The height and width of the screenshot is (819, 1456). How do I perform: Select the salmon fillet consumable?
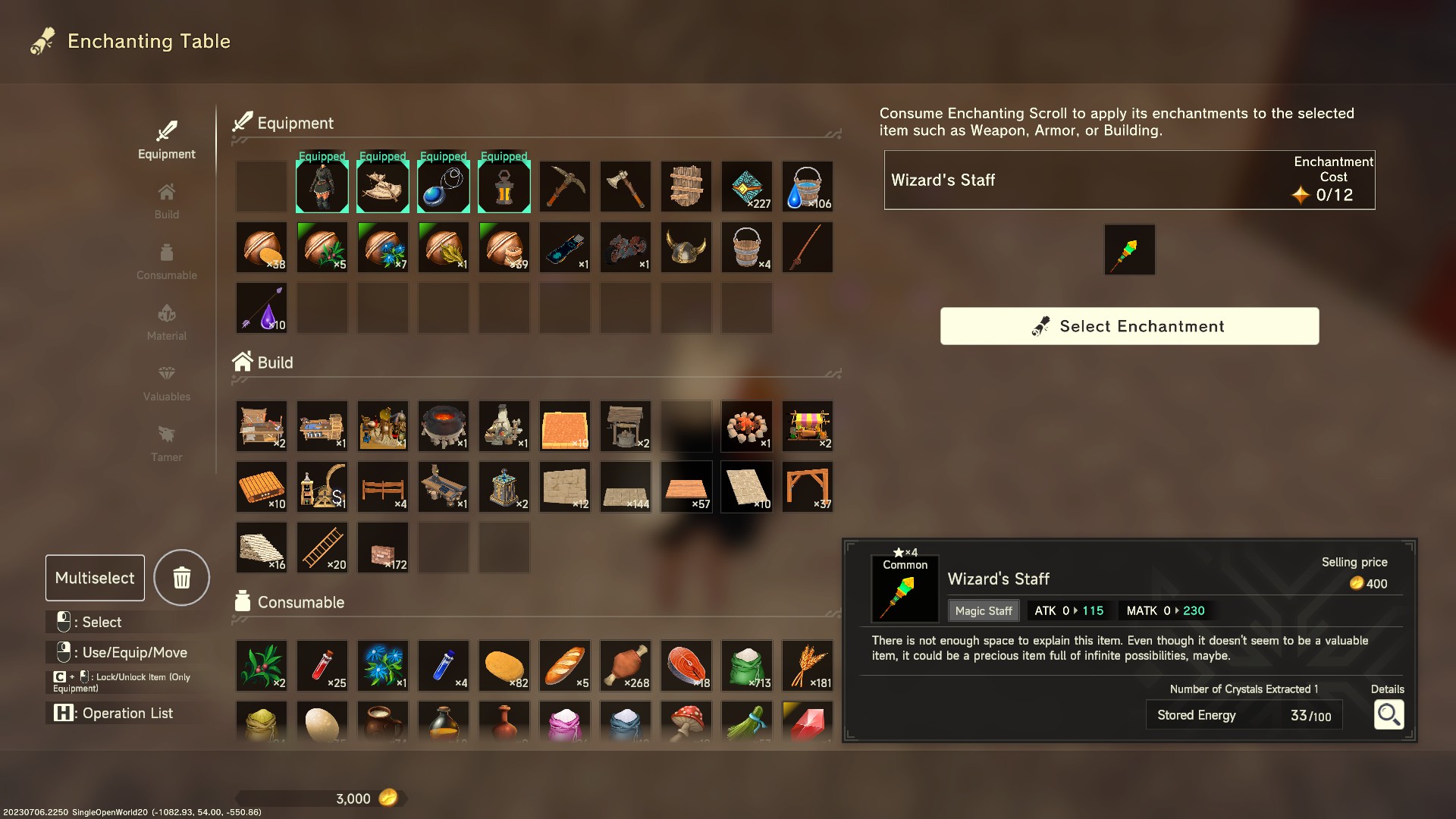click(686, 665)
